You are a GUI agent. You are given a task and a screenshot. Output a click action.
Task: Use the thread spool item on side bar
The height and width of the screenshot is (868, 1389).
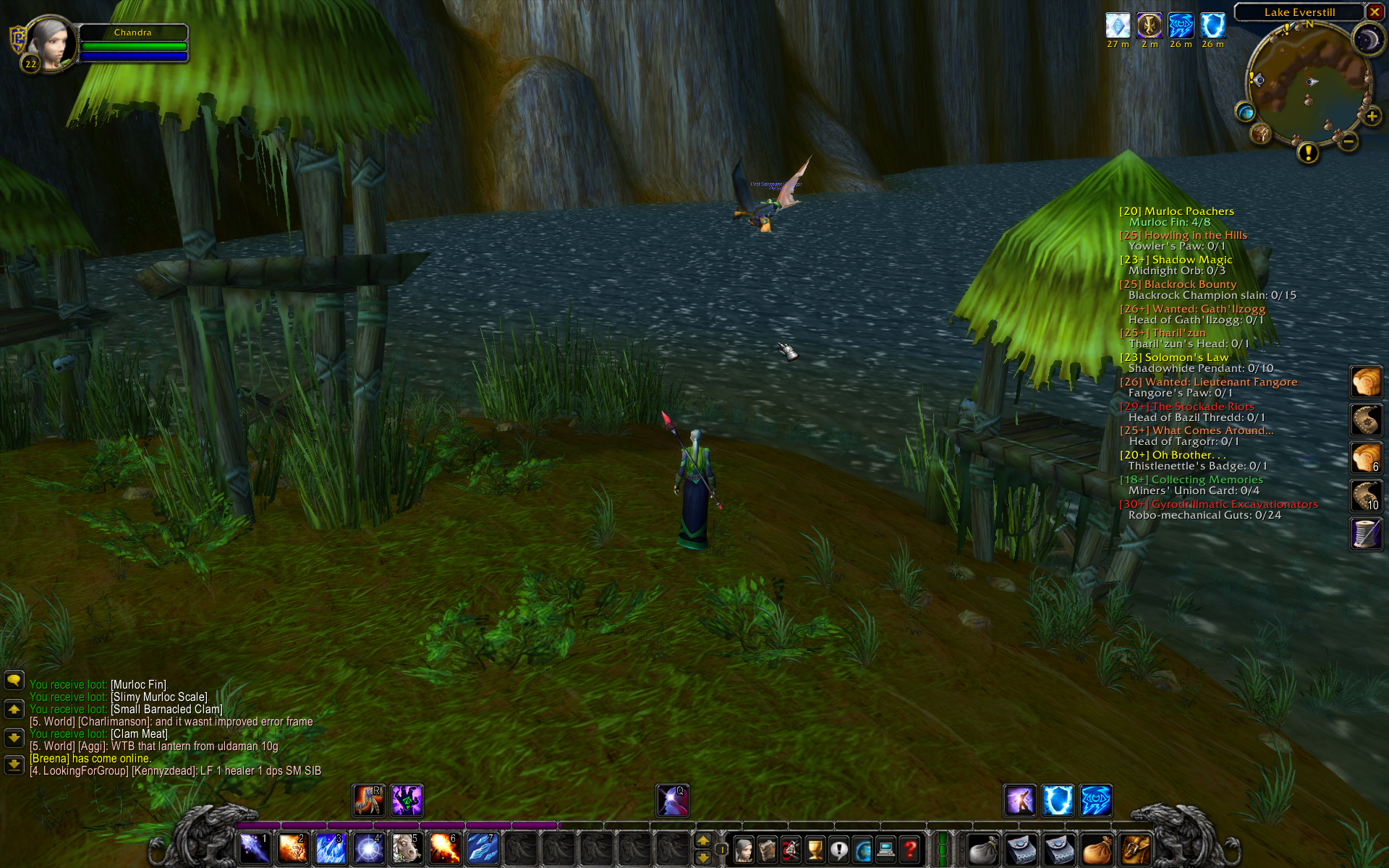pyautogui.click(x=1366, y=534)
